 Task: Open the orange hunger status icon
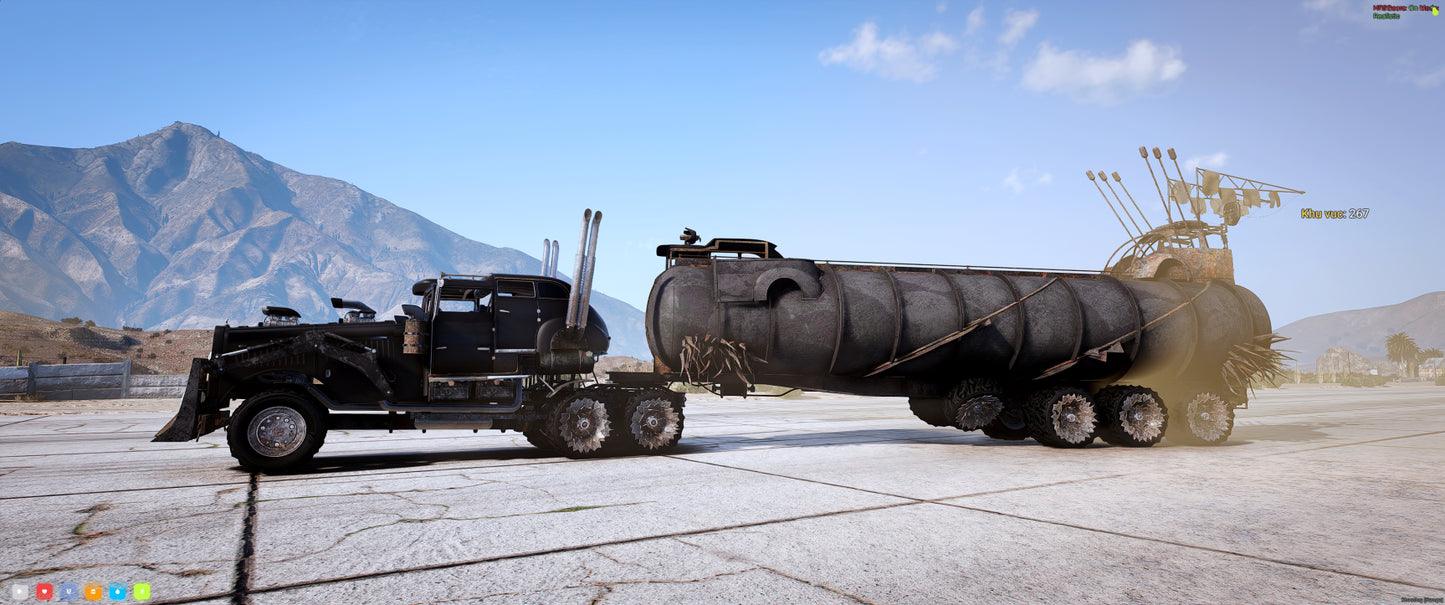click(93, 591)
